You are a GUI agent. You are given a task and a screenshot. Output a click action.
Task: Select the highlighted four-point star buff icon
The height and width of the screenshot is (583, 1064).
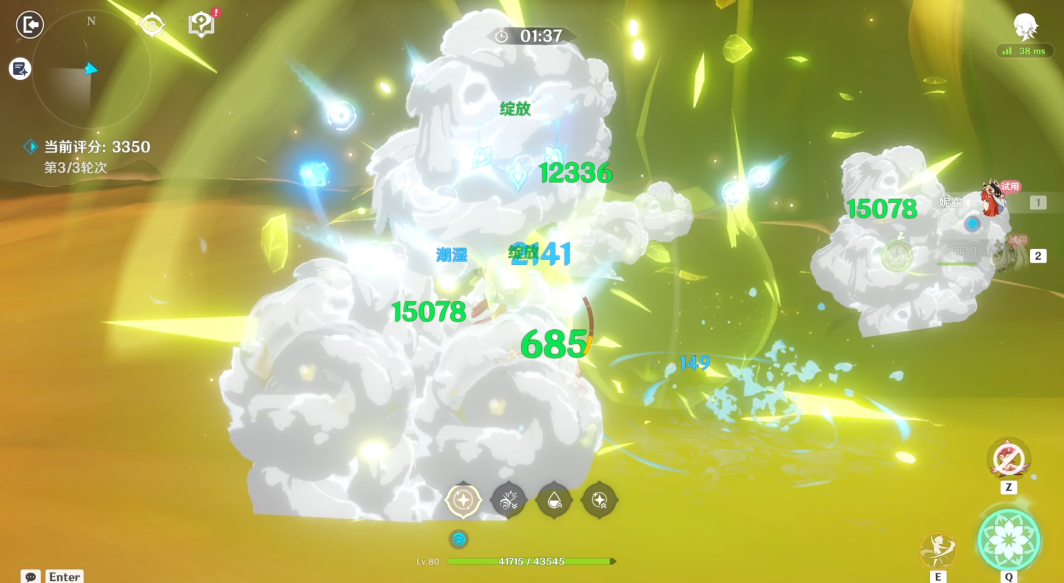tap(464, 499)
